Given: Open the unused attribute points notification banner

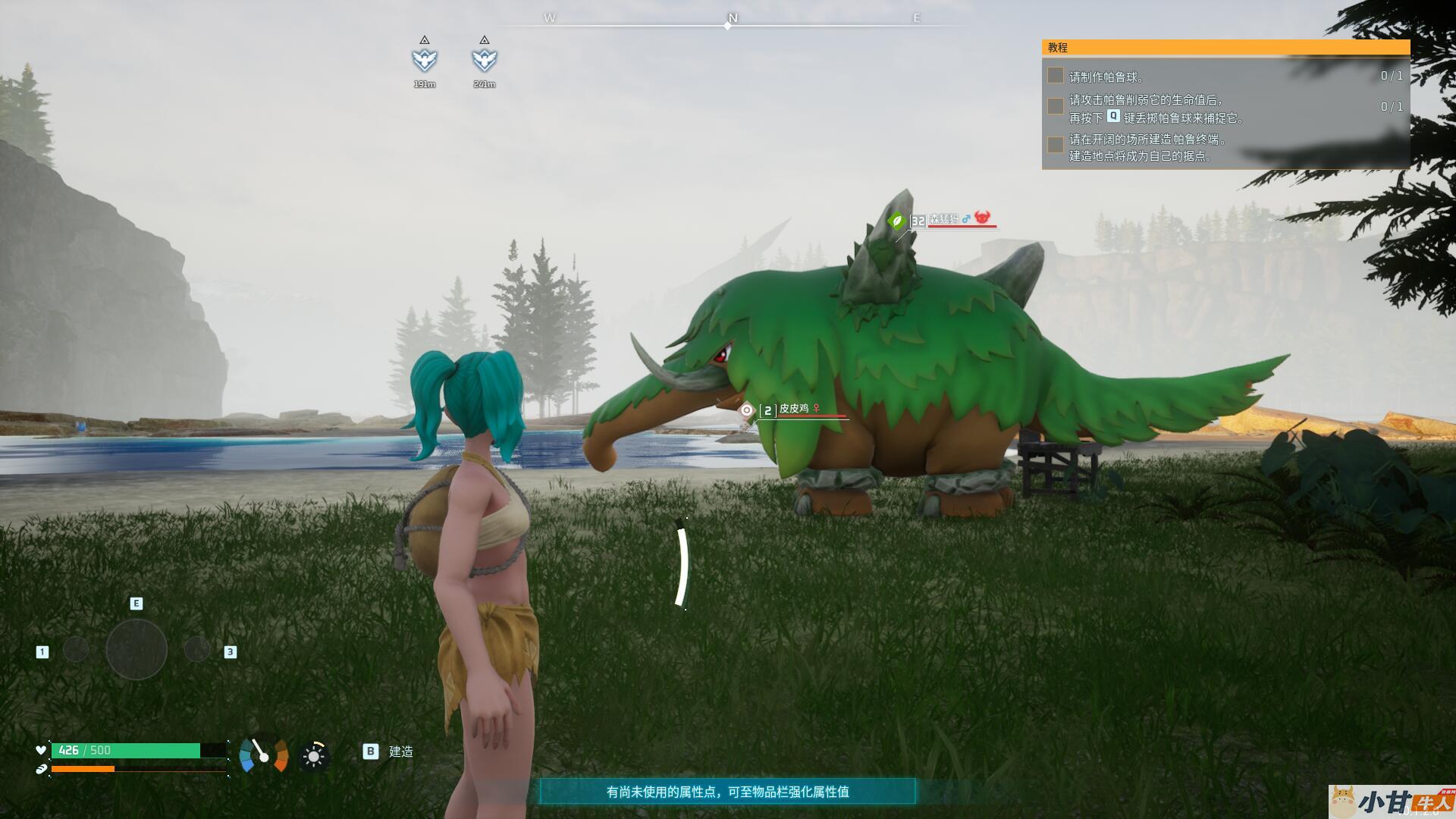Looking at the screenshot, I should coord(727,792).
